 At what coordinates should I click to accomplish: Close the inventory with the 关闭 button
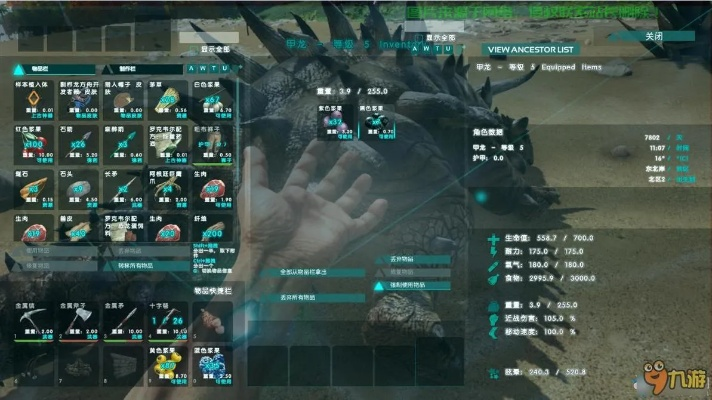pyautogui.click(x=654, y=36)
